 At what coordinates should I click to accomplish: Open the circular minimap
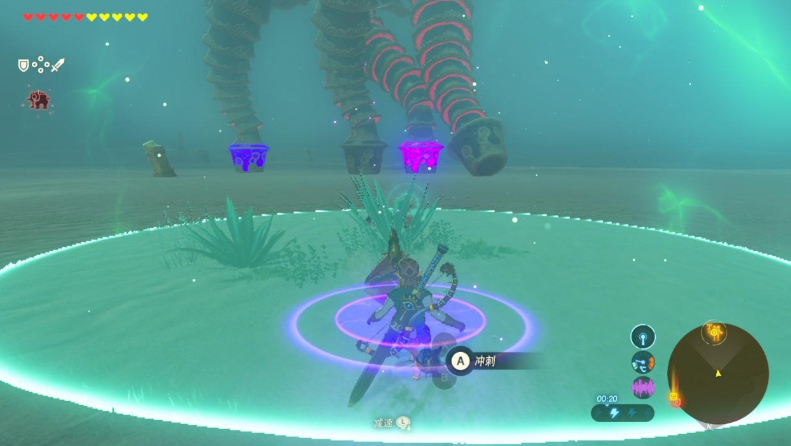[718, 373]
